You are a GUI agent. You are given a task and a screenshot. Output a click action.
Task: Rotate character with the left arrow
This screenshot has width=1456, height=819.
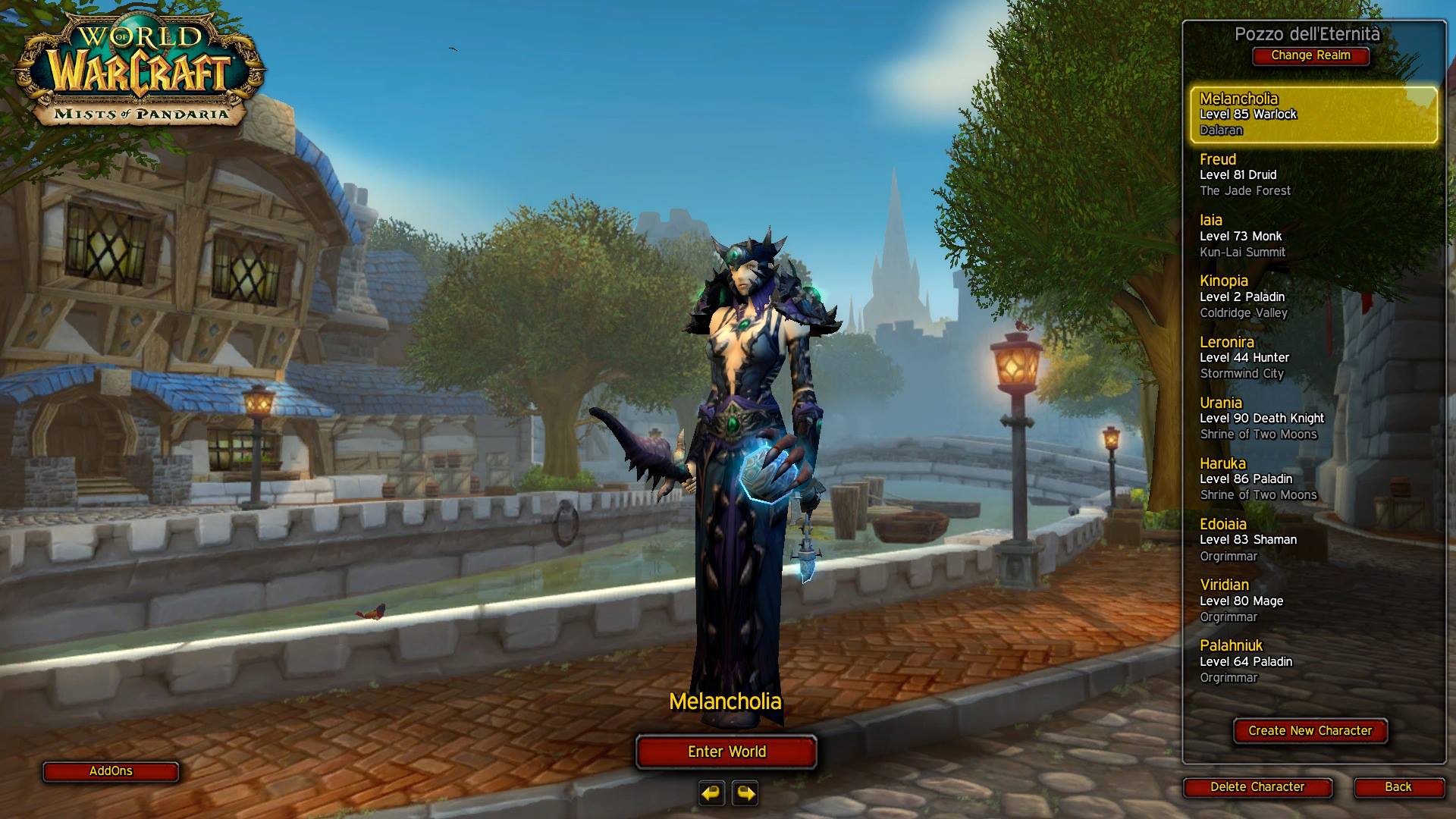pos(711,793)
